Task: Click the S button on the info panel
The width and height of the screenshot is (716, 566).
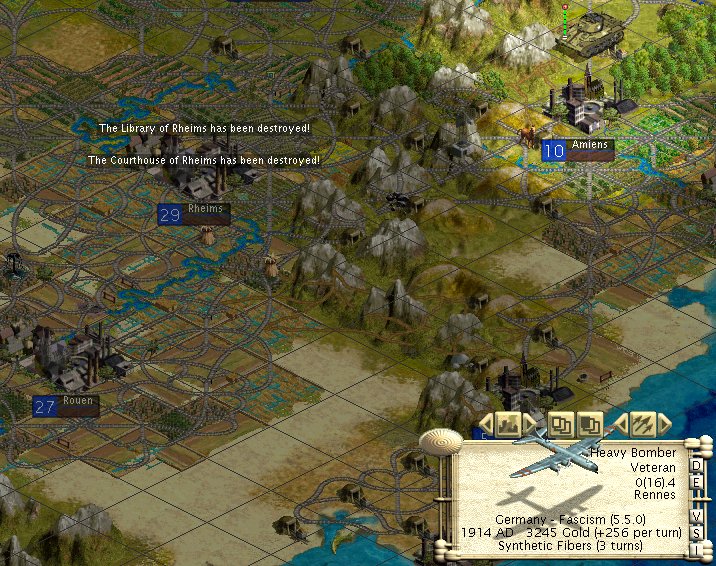Action: click(x=697, y=531)
